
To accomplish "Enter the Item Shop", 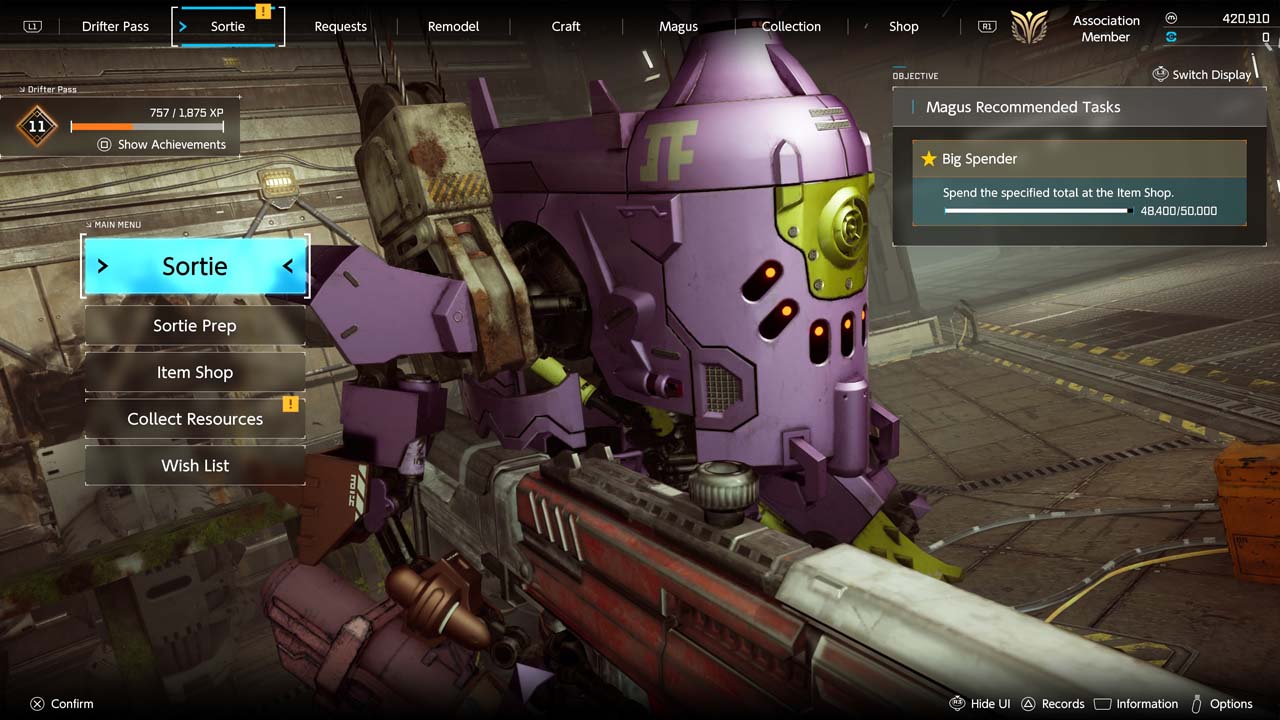I will tap(195, 372).
